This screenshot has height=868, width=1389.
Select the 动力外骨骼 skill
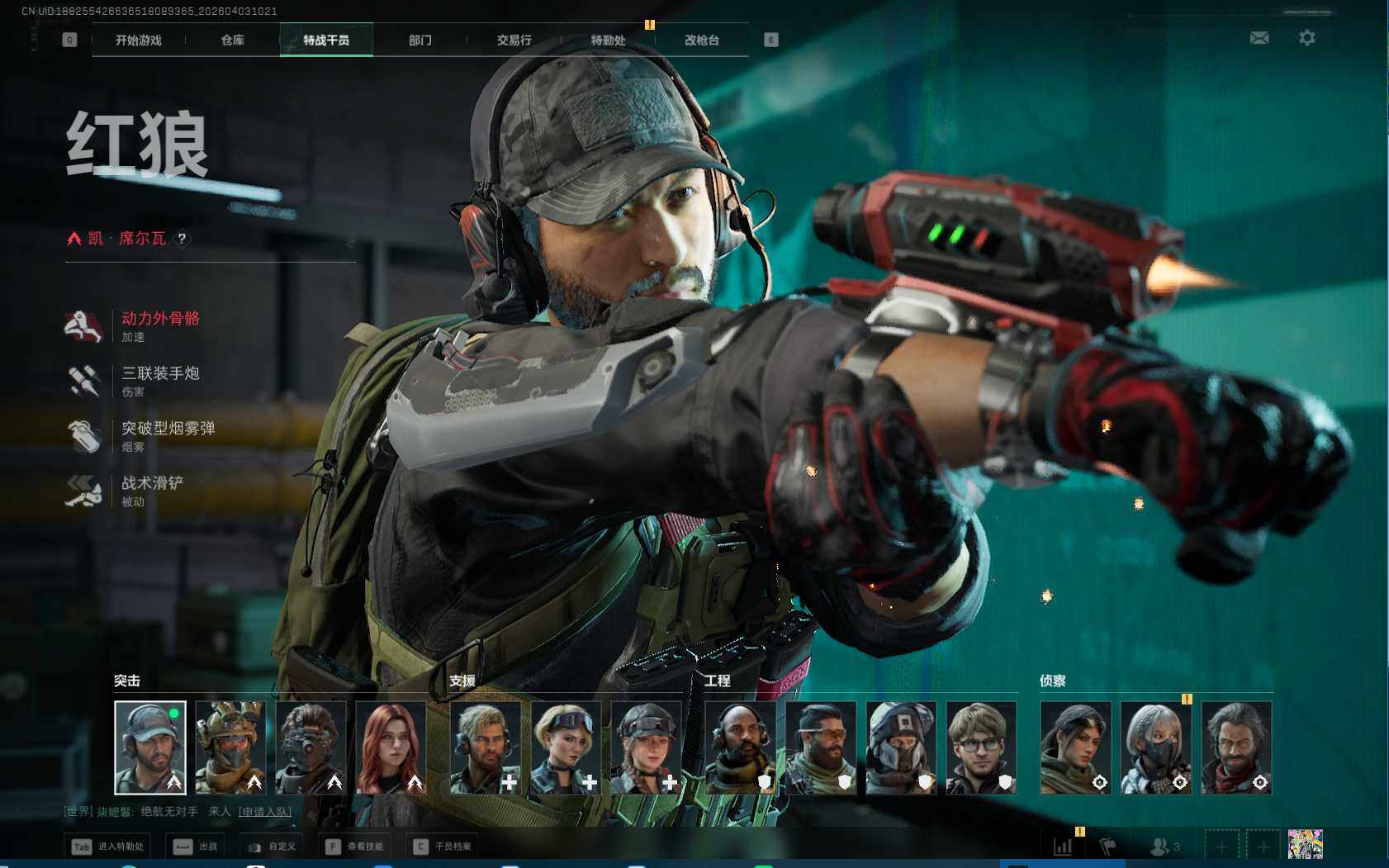(x=160, y=319)
